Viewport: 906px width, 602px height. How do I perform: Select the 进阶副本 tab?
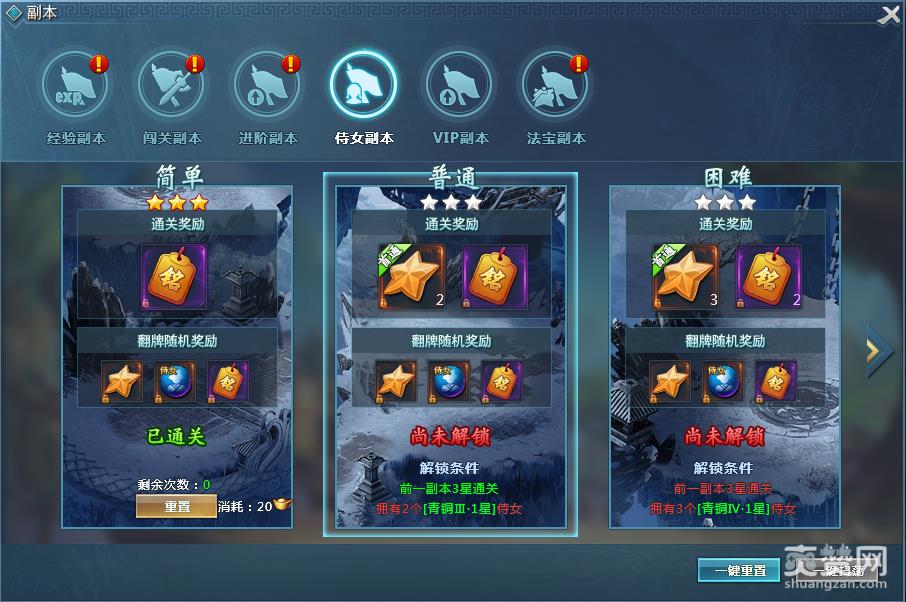267,86
